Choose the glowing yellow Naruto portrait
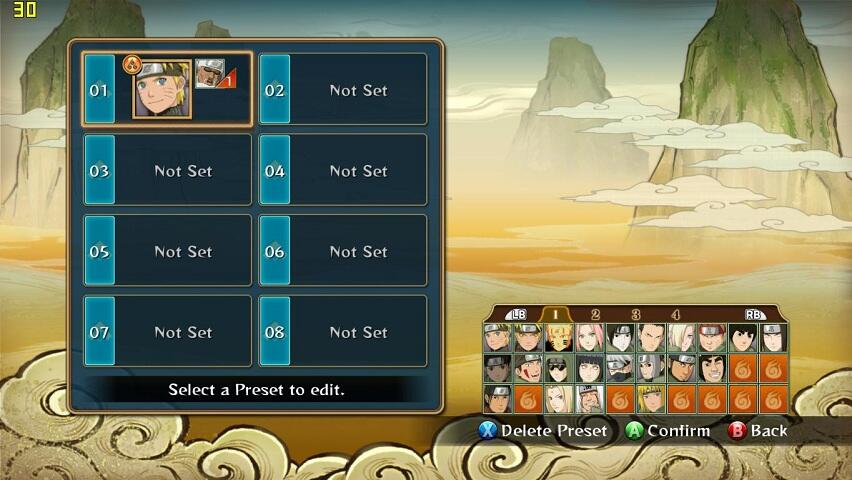The height and width of the screenshot is (480, 852). [559, 338]
